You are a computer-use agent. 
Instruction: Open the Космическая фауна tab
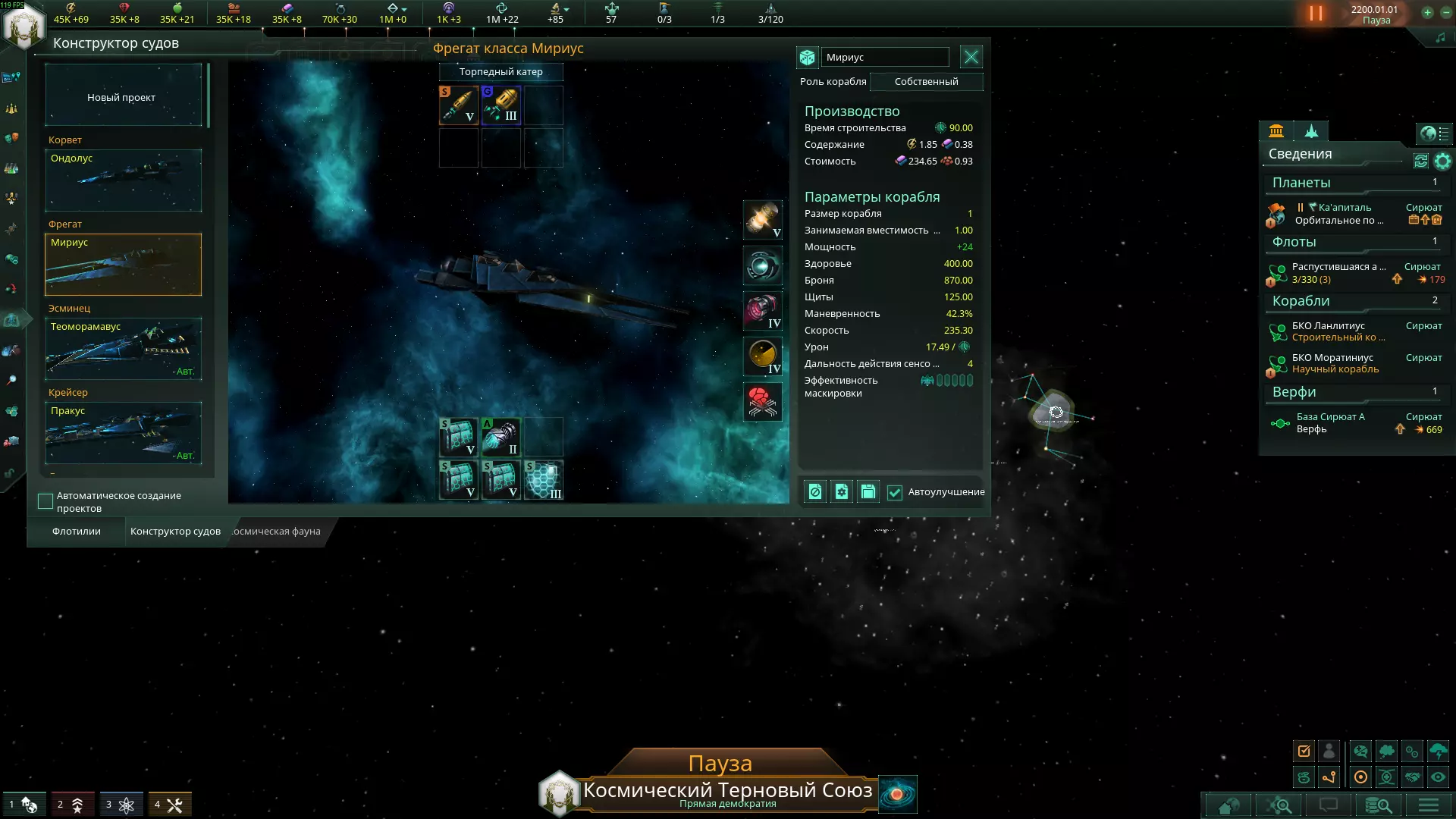click(276, 532)
